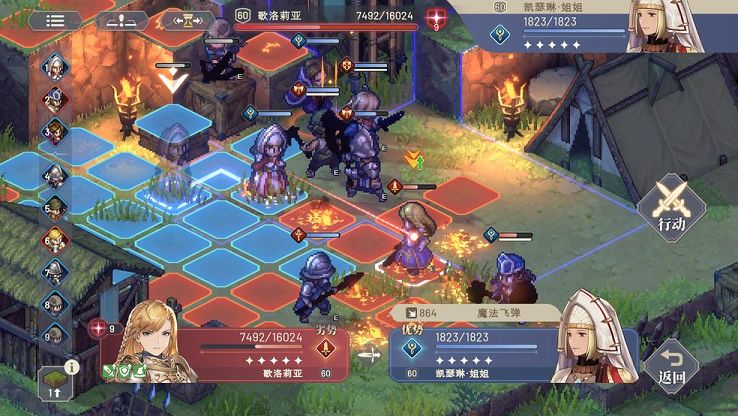Viewport: 738px width, 416px height.
Task: Select turn order portrait number 1
Action: pos(55,66)
